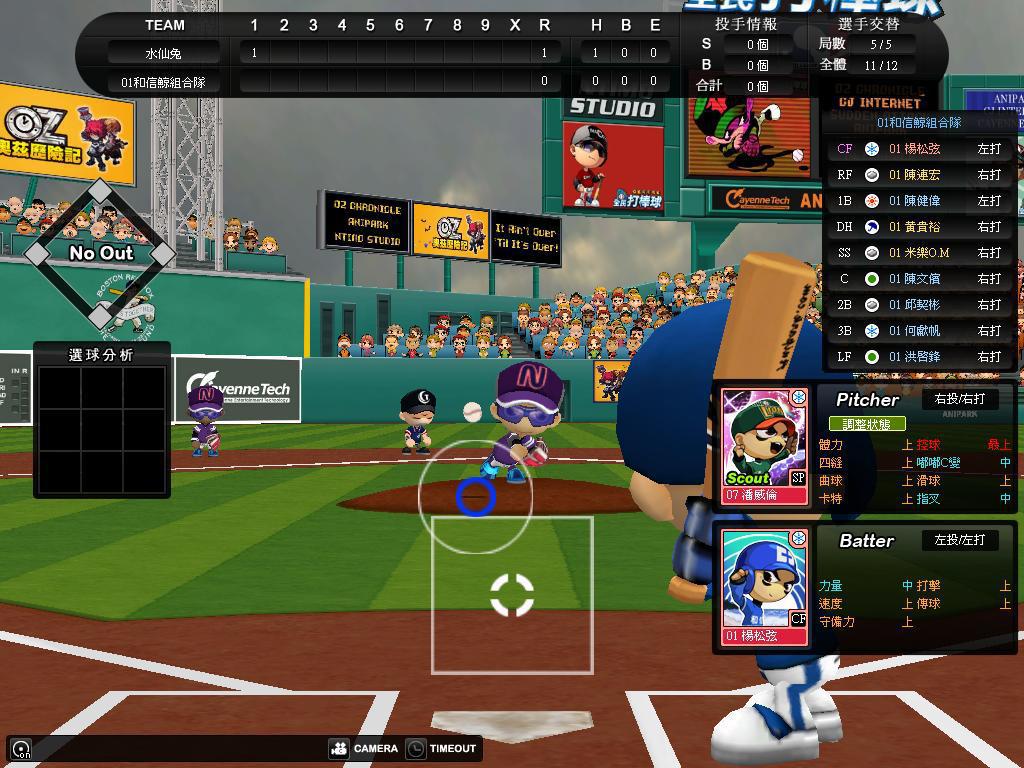Screen dimensions: 1024x768
Task: Open the 投手情報 pitcher info panel
Action: point(746,24)
